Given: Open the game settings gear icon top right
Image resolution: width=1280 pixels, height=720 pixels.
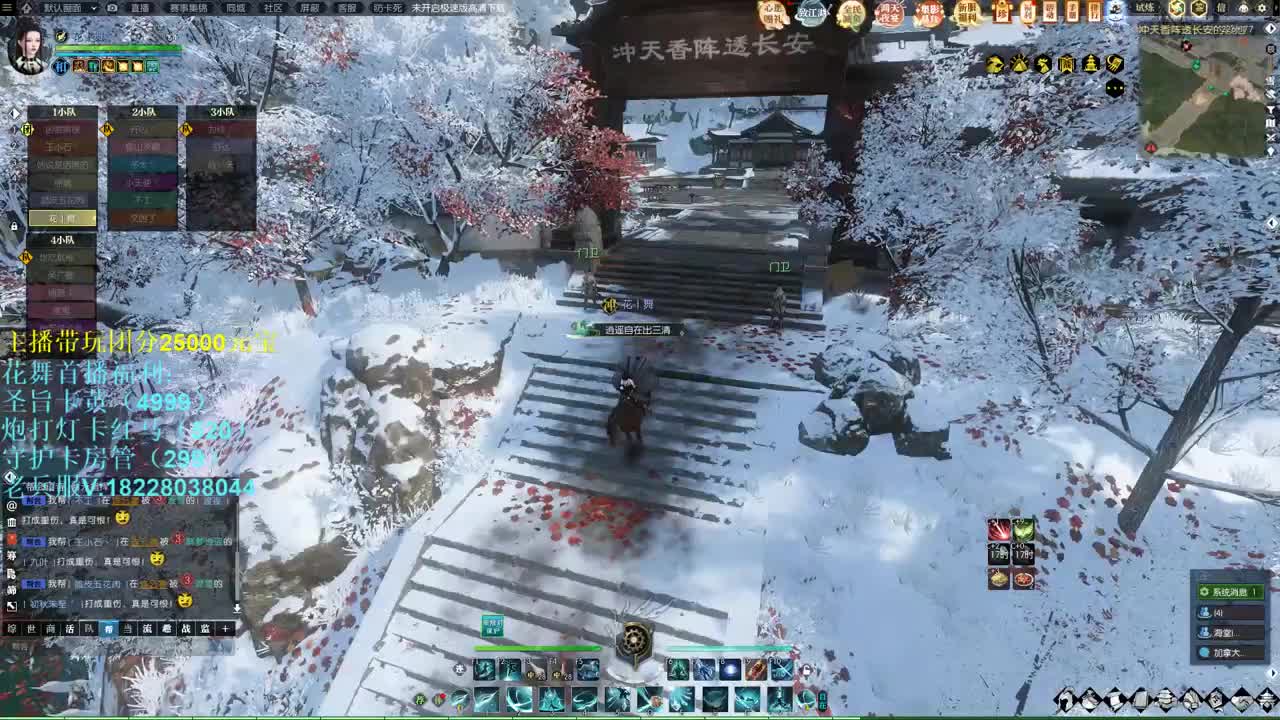Looking at the screenshot, I should (x=1262, y=9).
